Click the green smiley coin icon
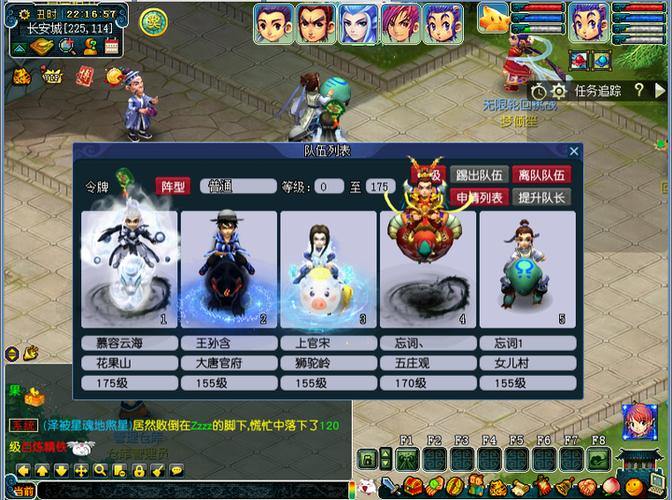Viewport: 672px width, 500px height. [153, 19]
